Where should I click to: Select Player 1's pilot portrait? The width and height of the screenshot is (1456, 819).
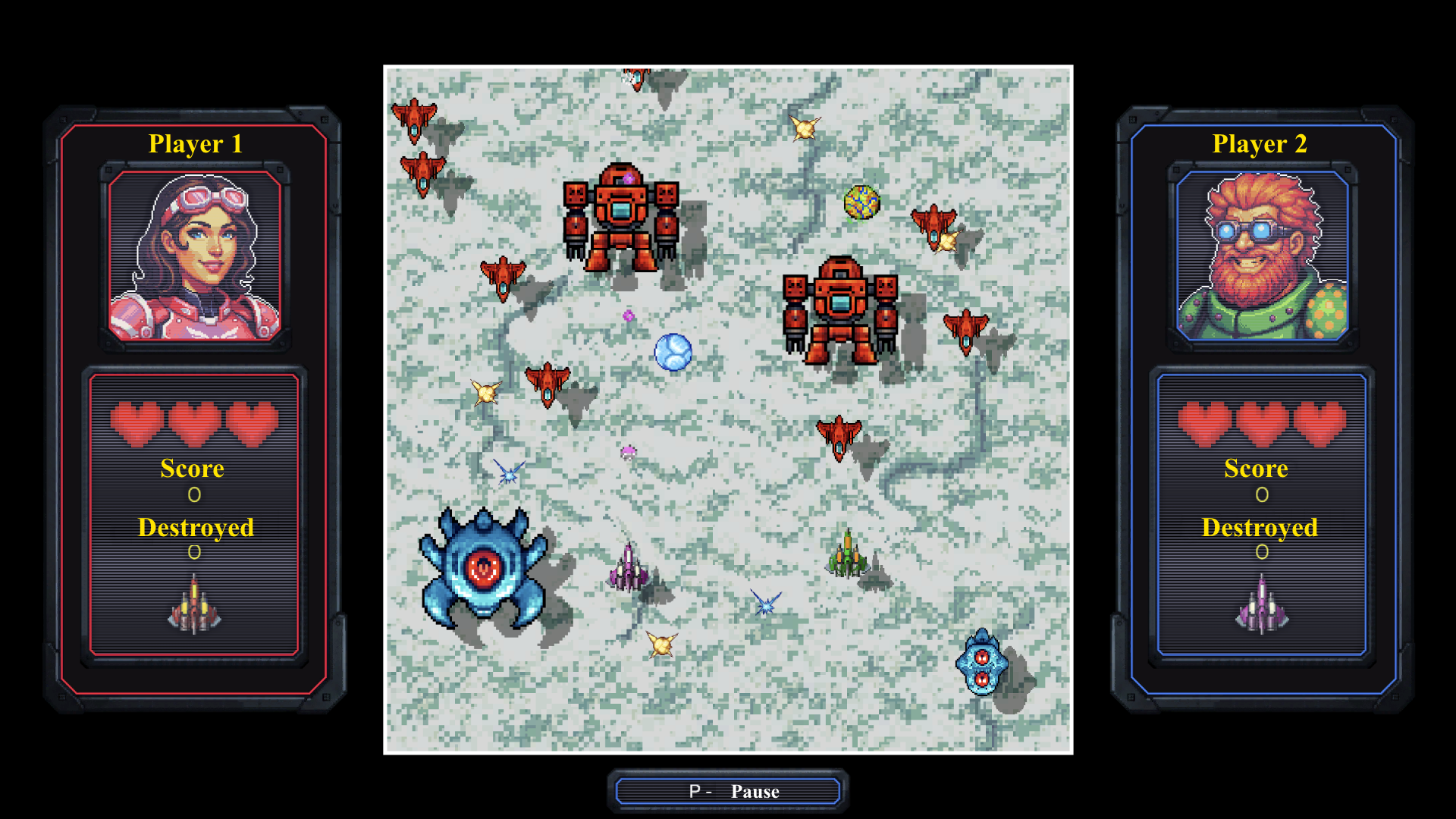point(196,258)
